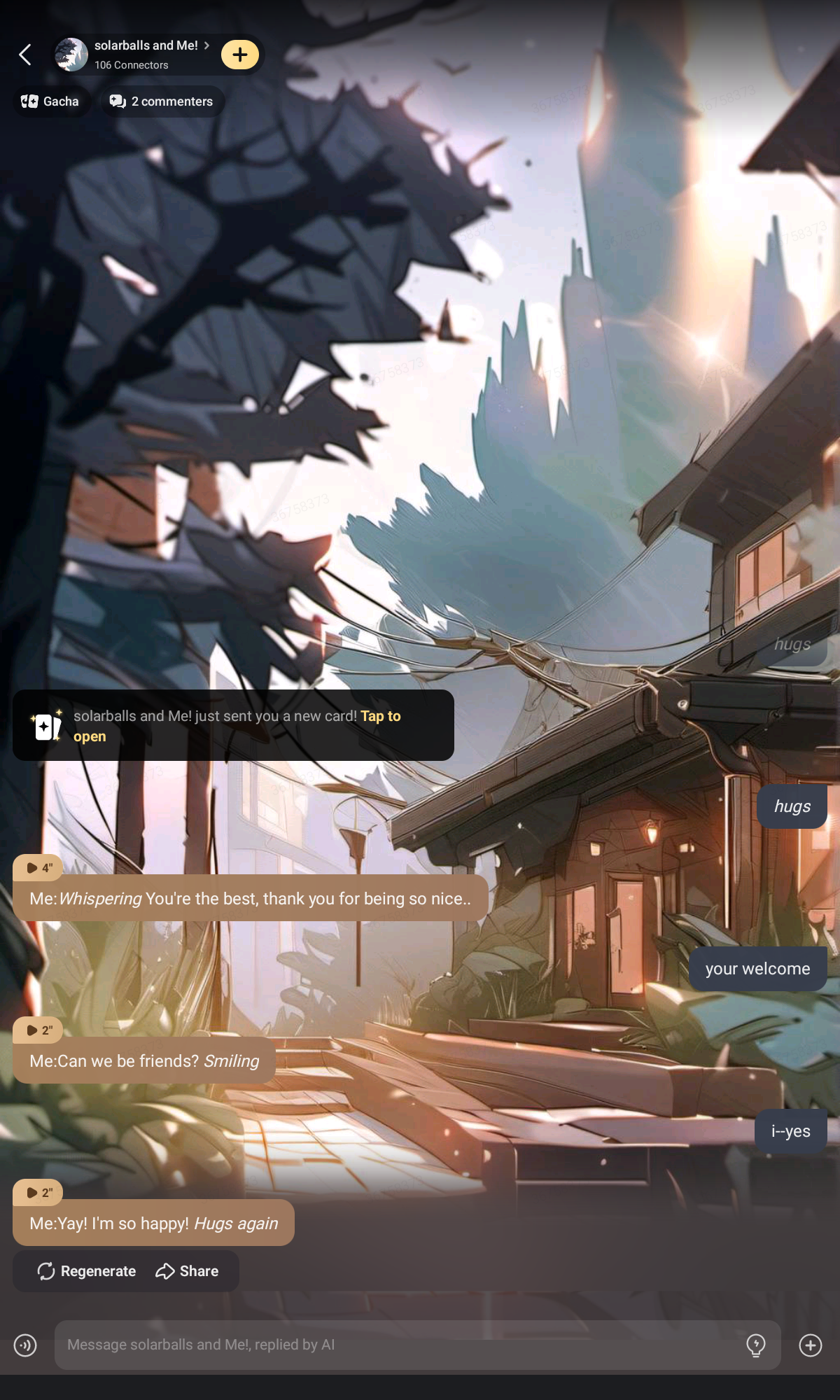
Task: Open the Gacha cards
Action: [x=50, y=101]
